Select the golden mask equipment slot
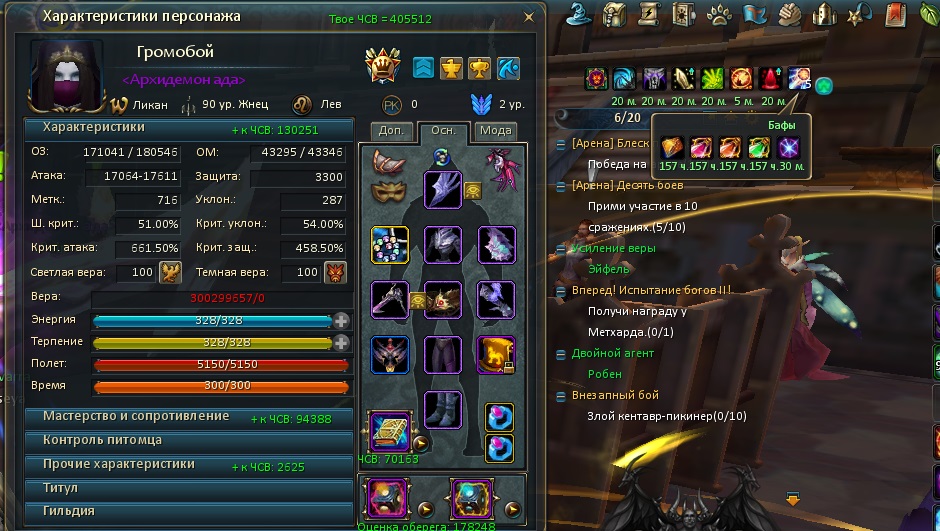Screen dimensions: 940x531 point(386,190)
